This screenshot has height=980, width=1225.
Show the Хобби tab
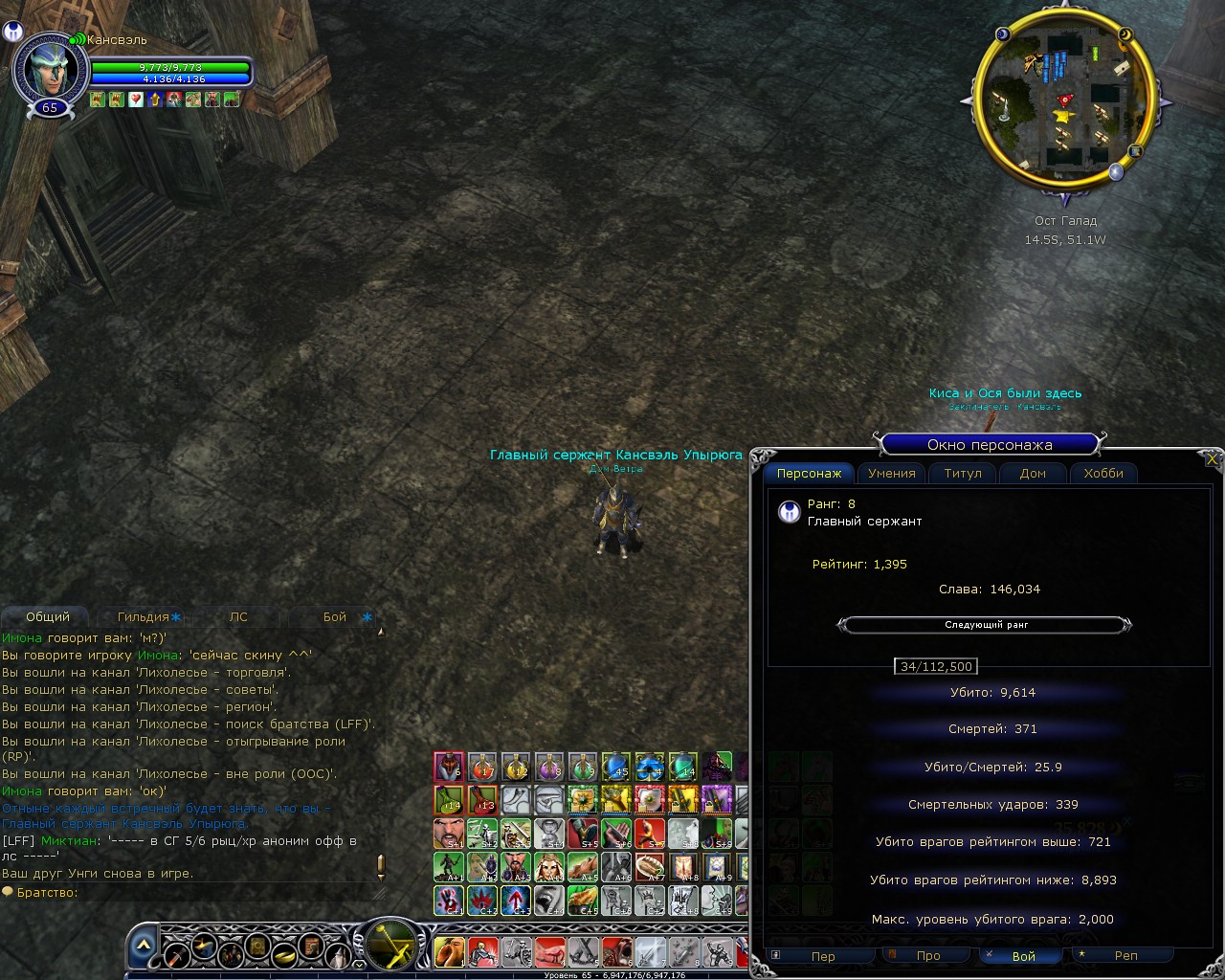point(1102,474)
